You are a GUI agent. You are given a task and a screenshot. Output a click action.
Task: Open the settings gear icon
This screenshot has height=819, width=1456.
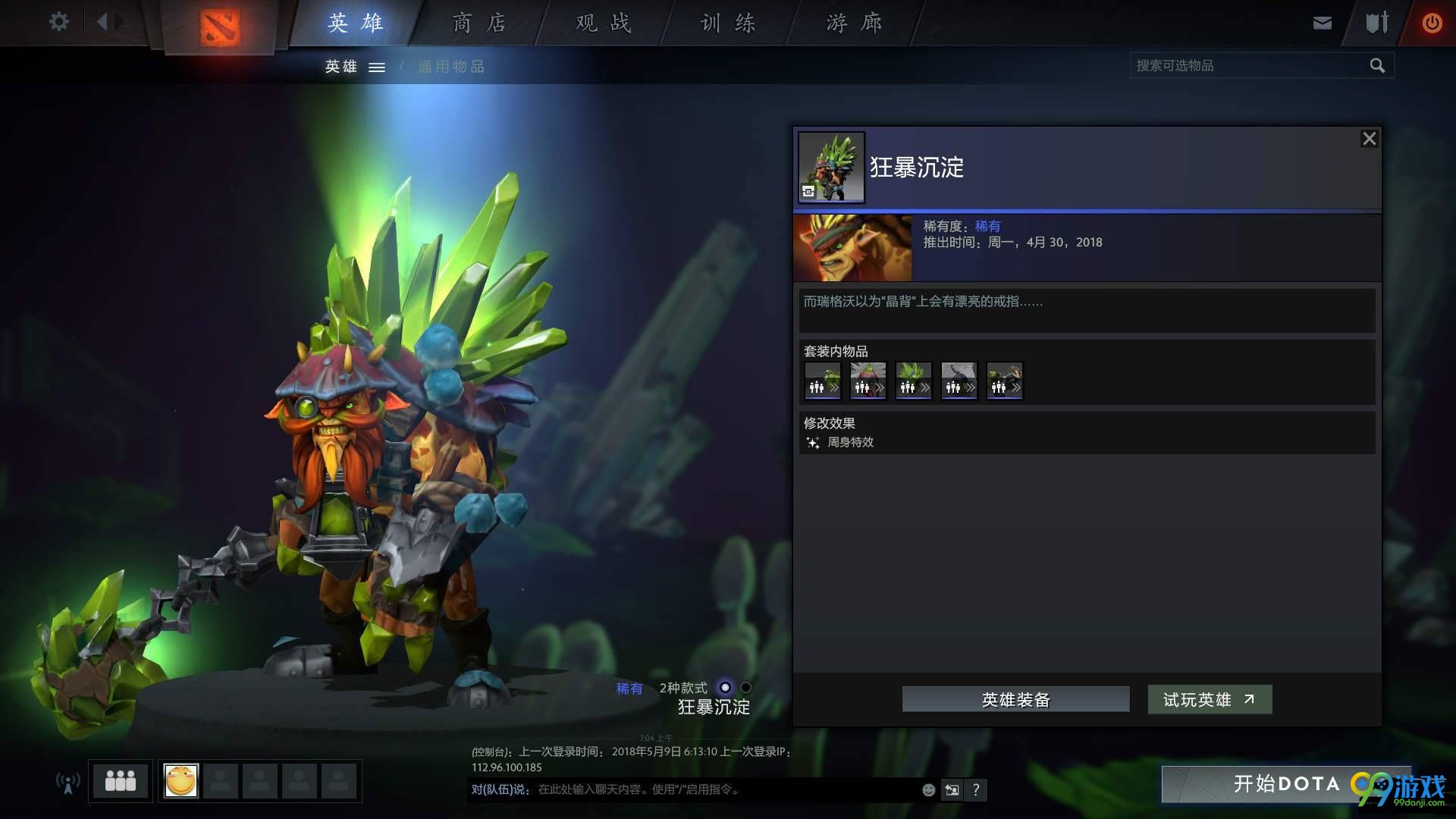(x=58, y=22)
